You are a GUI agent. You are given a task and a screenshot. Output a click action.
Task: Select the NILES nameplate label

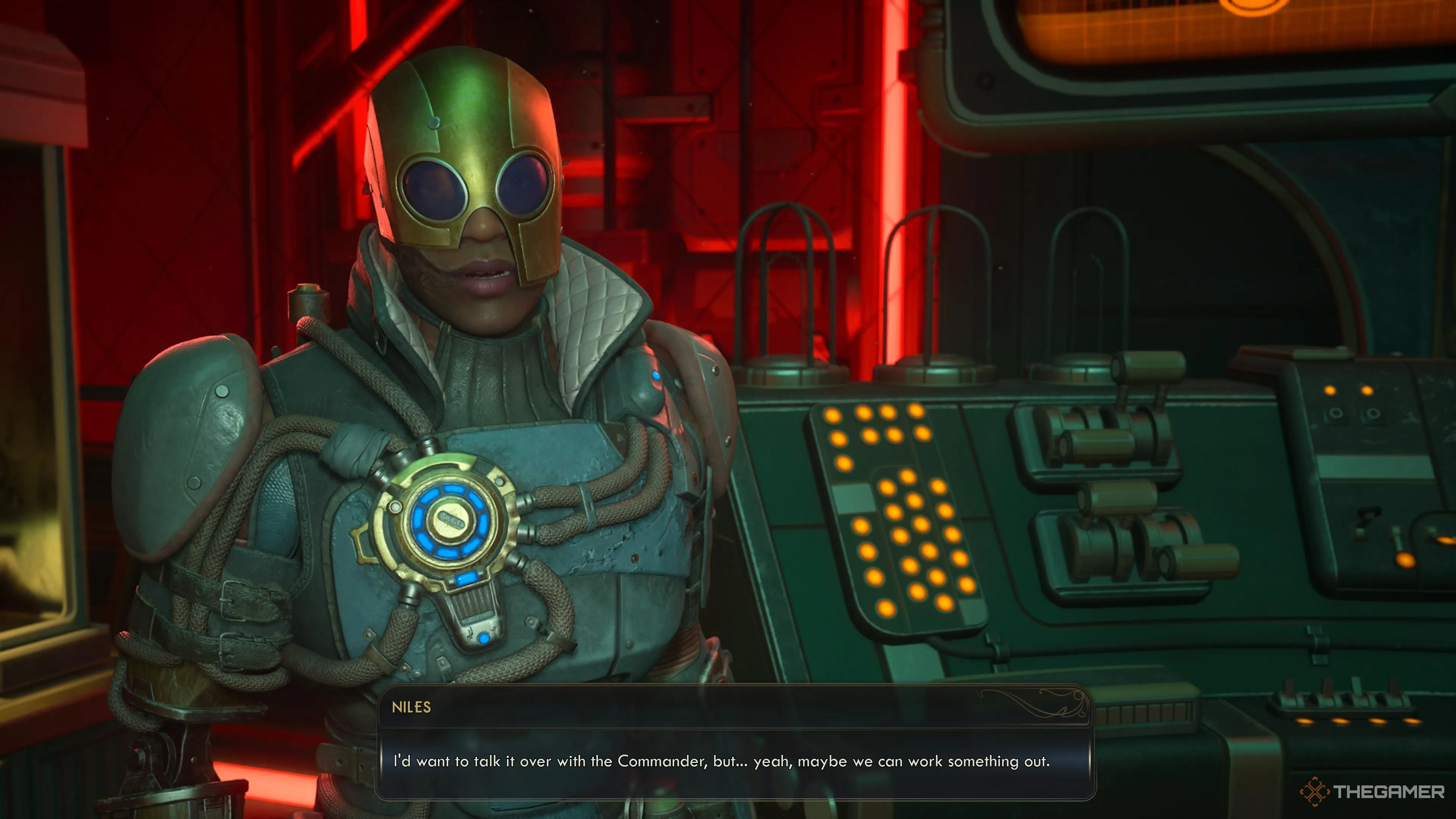412,708
